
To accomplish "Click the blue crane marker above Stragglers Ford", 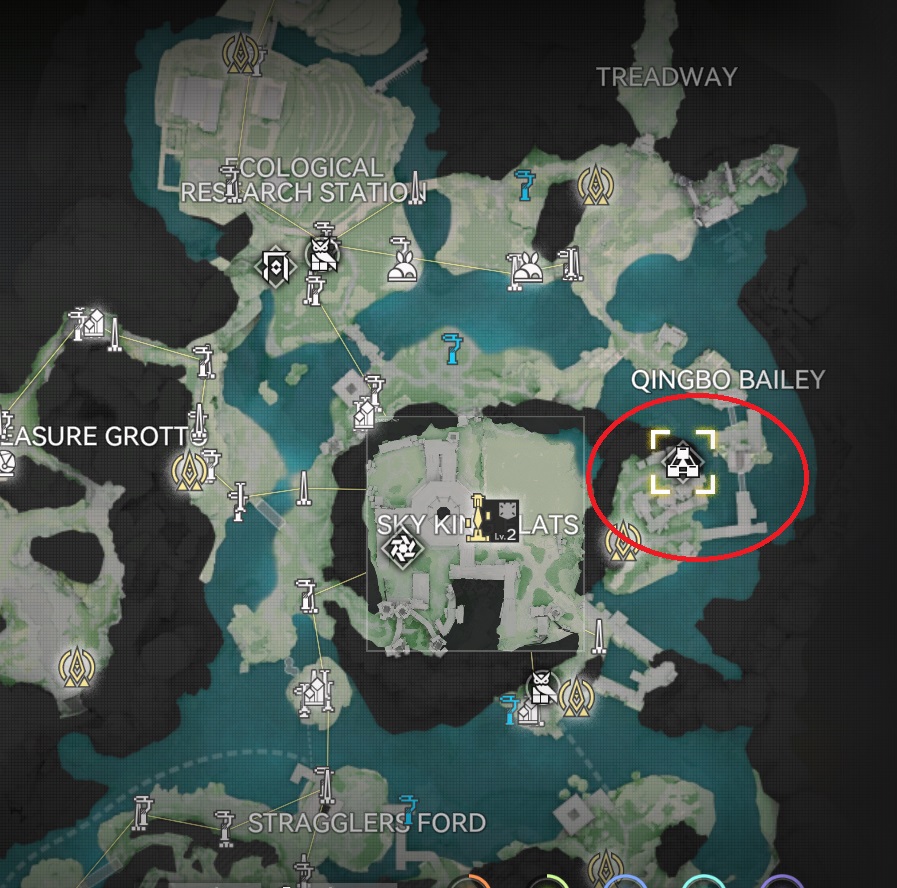I will (407, 806).
